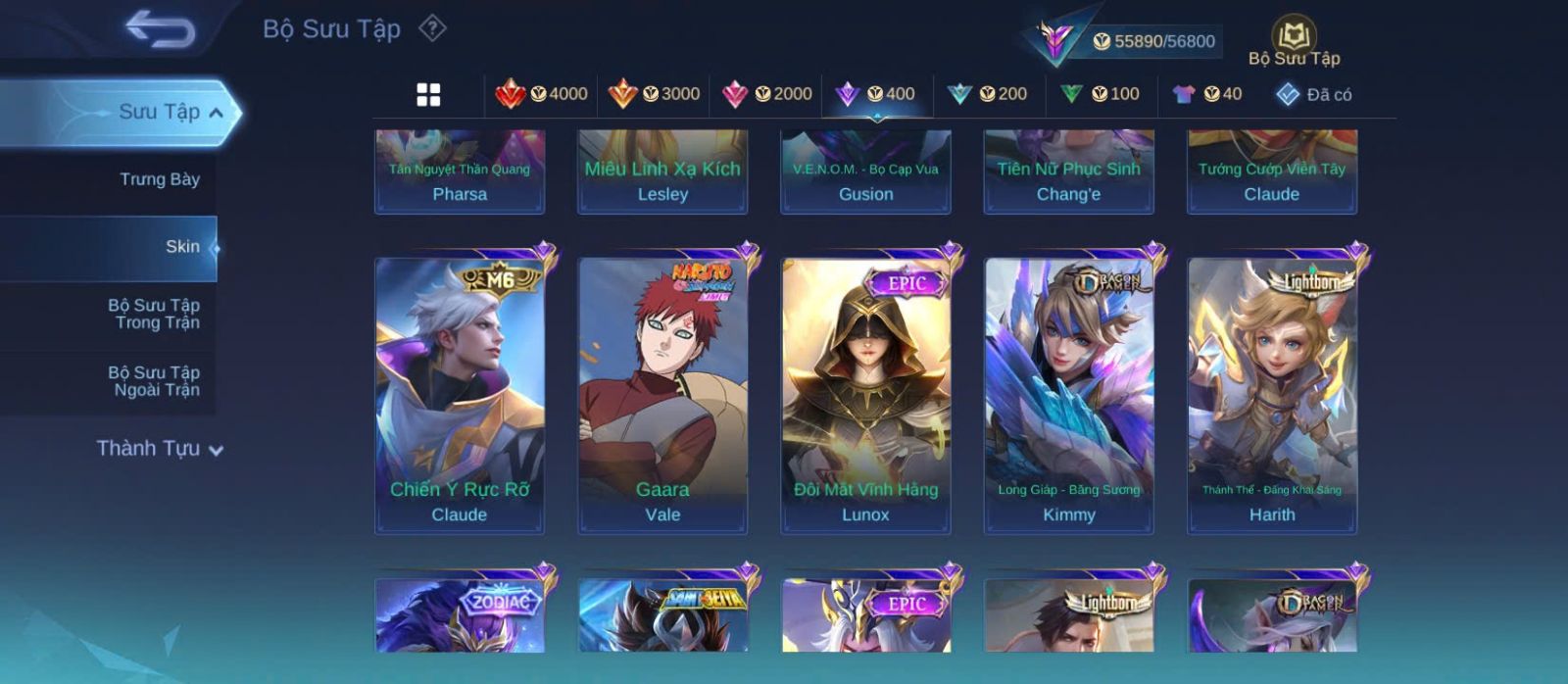Filter skins by the 2000 tier
The image size is (1568, 684).
[766, 94]
